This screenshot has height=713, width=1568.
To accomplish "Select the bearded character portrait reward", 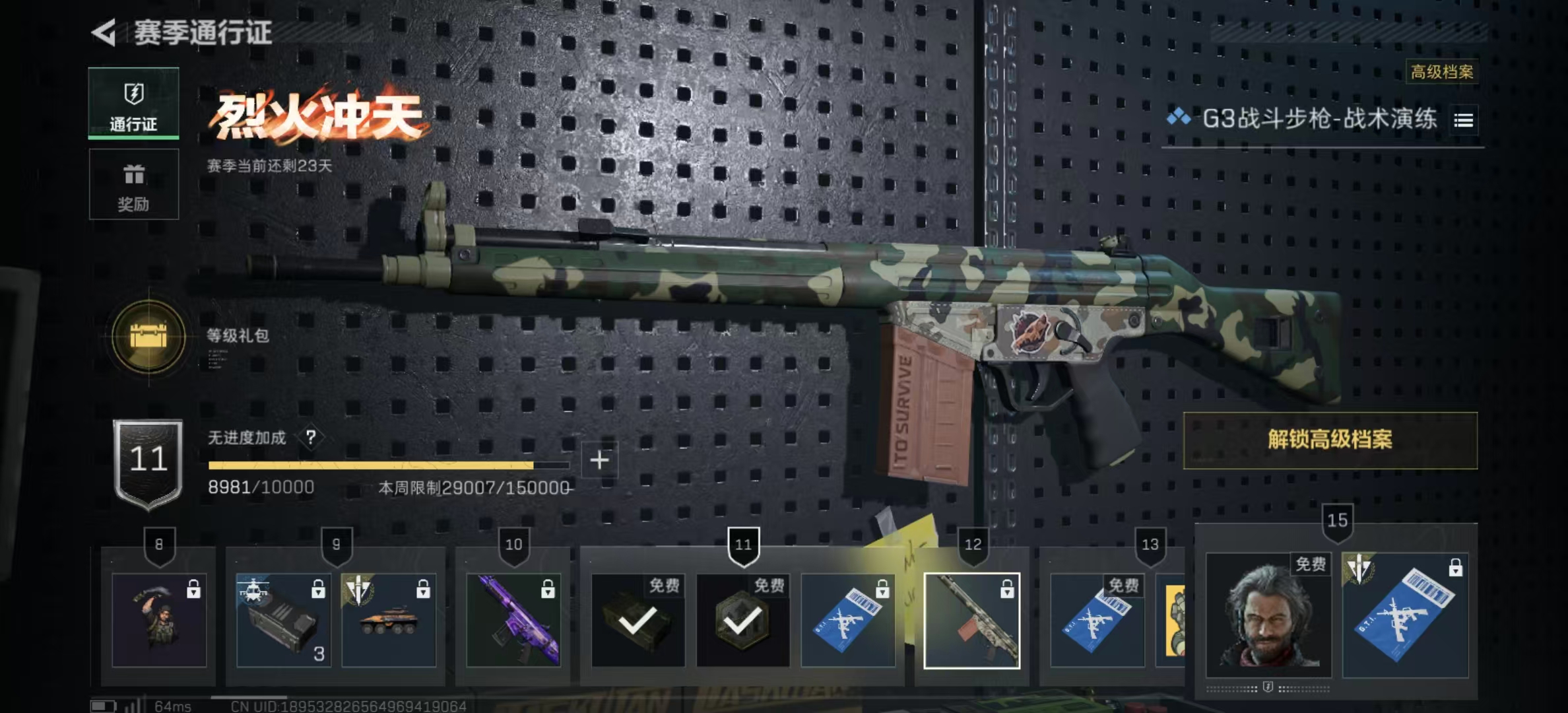I will (1268, 615).
